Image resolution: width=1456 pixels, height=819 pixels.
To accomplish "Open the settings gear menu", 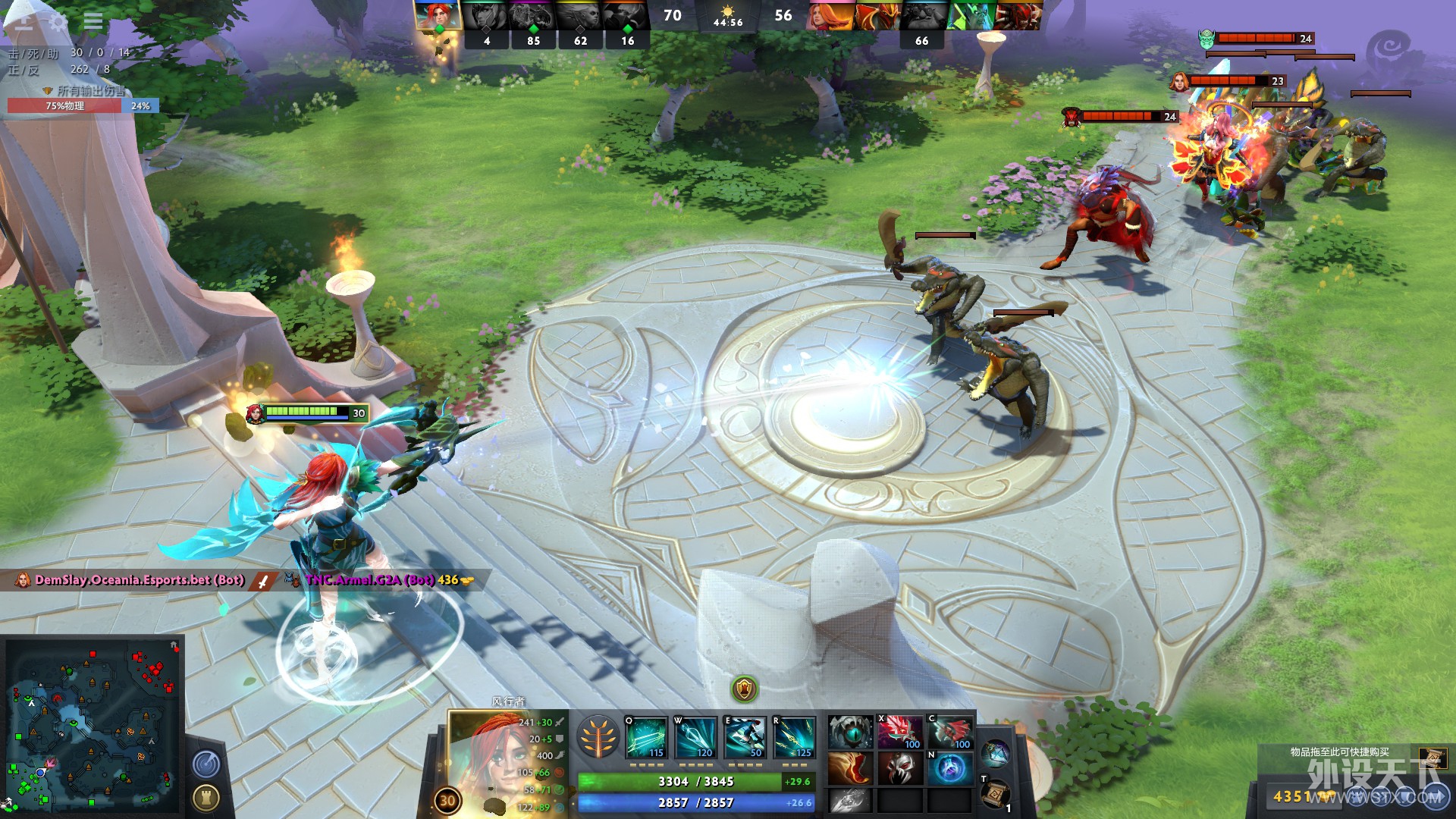I will coord(58,21).
